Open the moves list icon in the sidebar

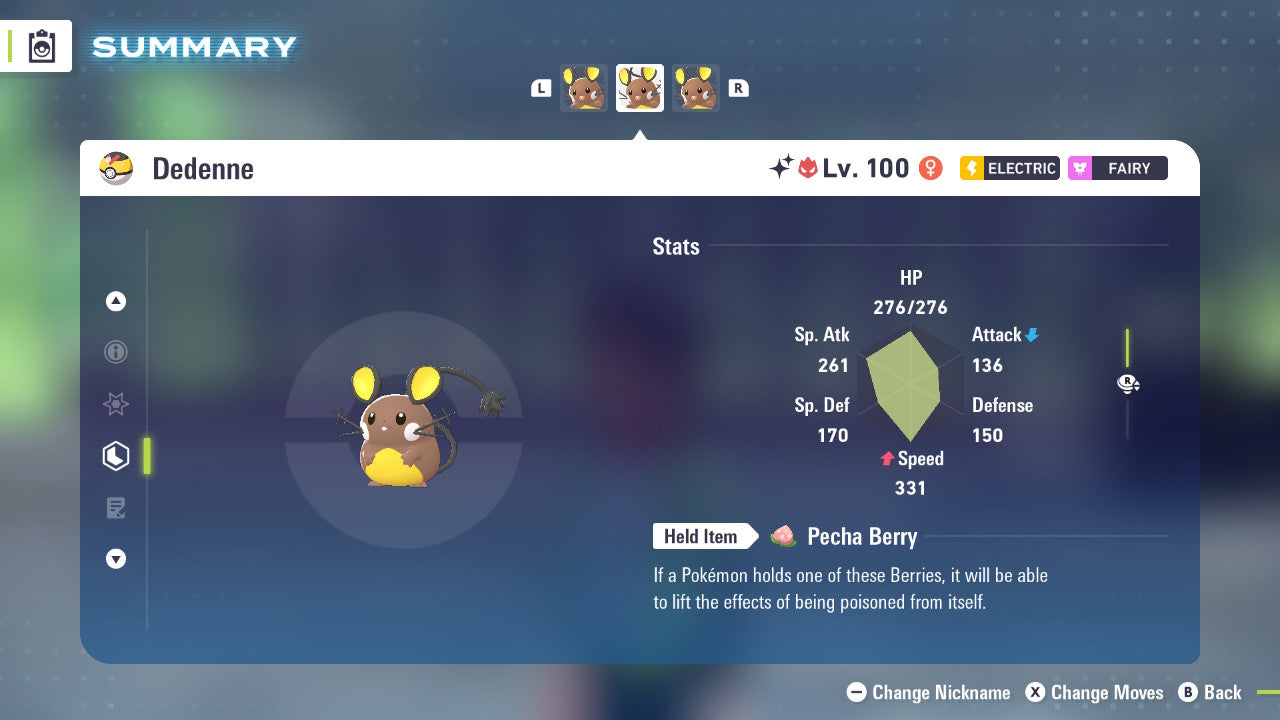click(116, 508)
